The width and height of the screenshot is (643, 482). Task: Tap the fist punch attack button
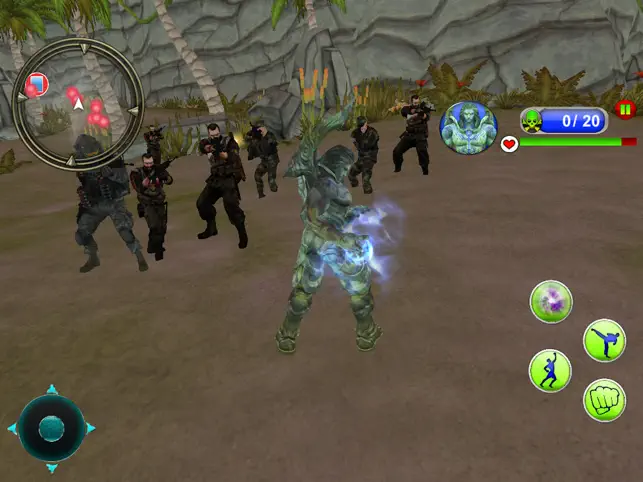point(604,400)
